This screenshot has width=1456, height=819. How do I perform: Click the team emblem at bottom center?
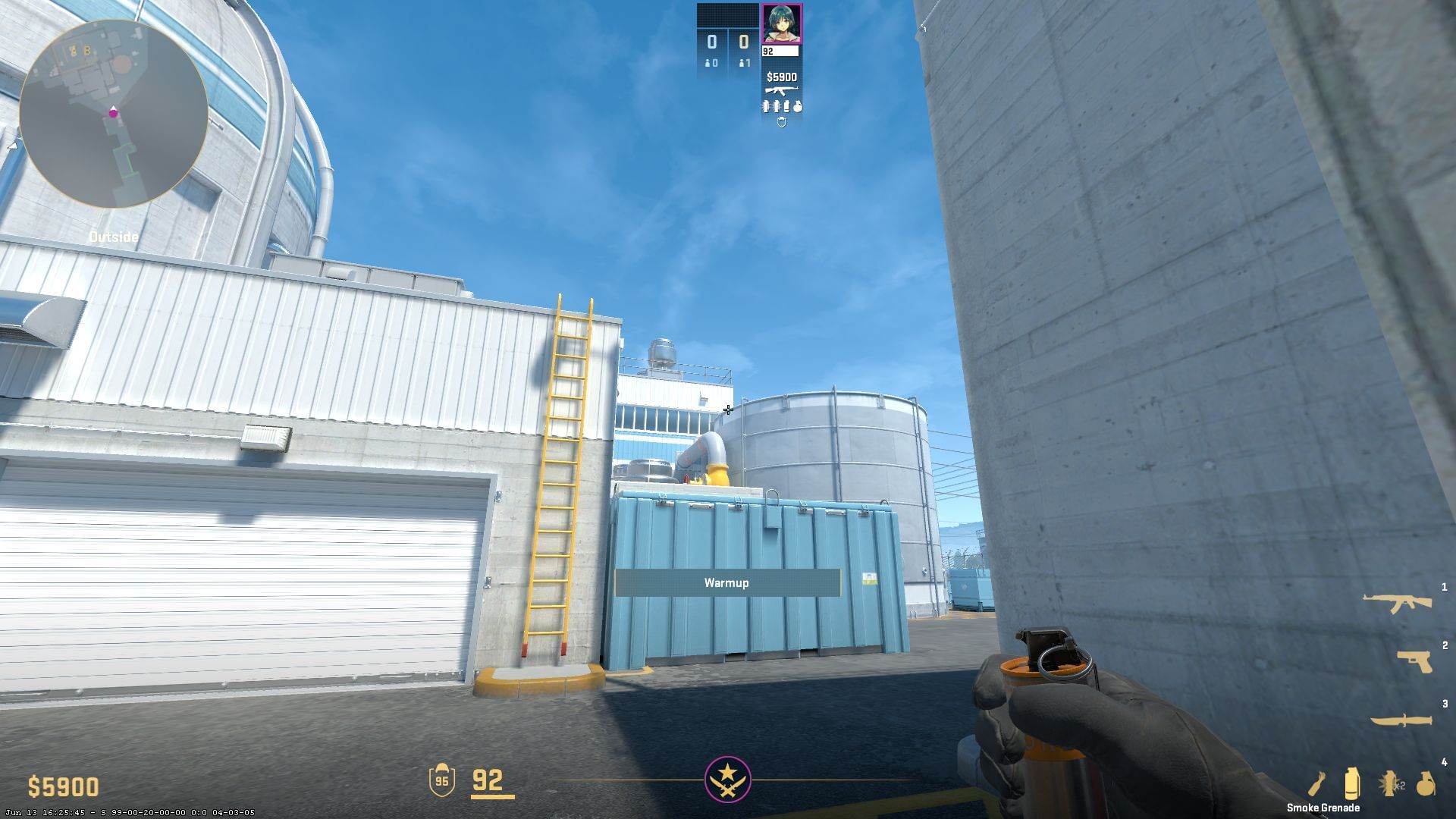click(728, 781)
